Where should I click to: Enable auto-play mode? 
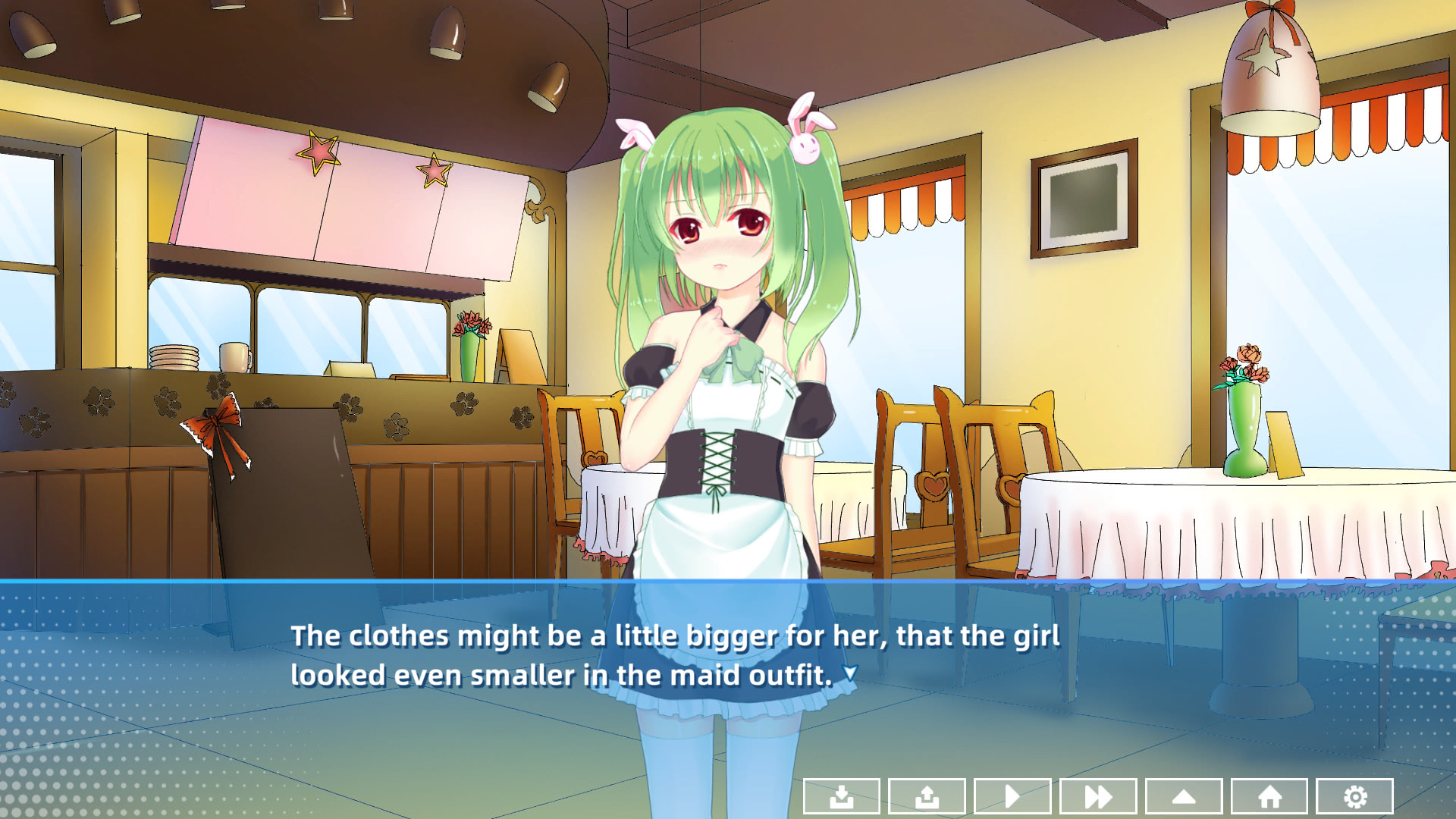click(x=1012, y=796)
